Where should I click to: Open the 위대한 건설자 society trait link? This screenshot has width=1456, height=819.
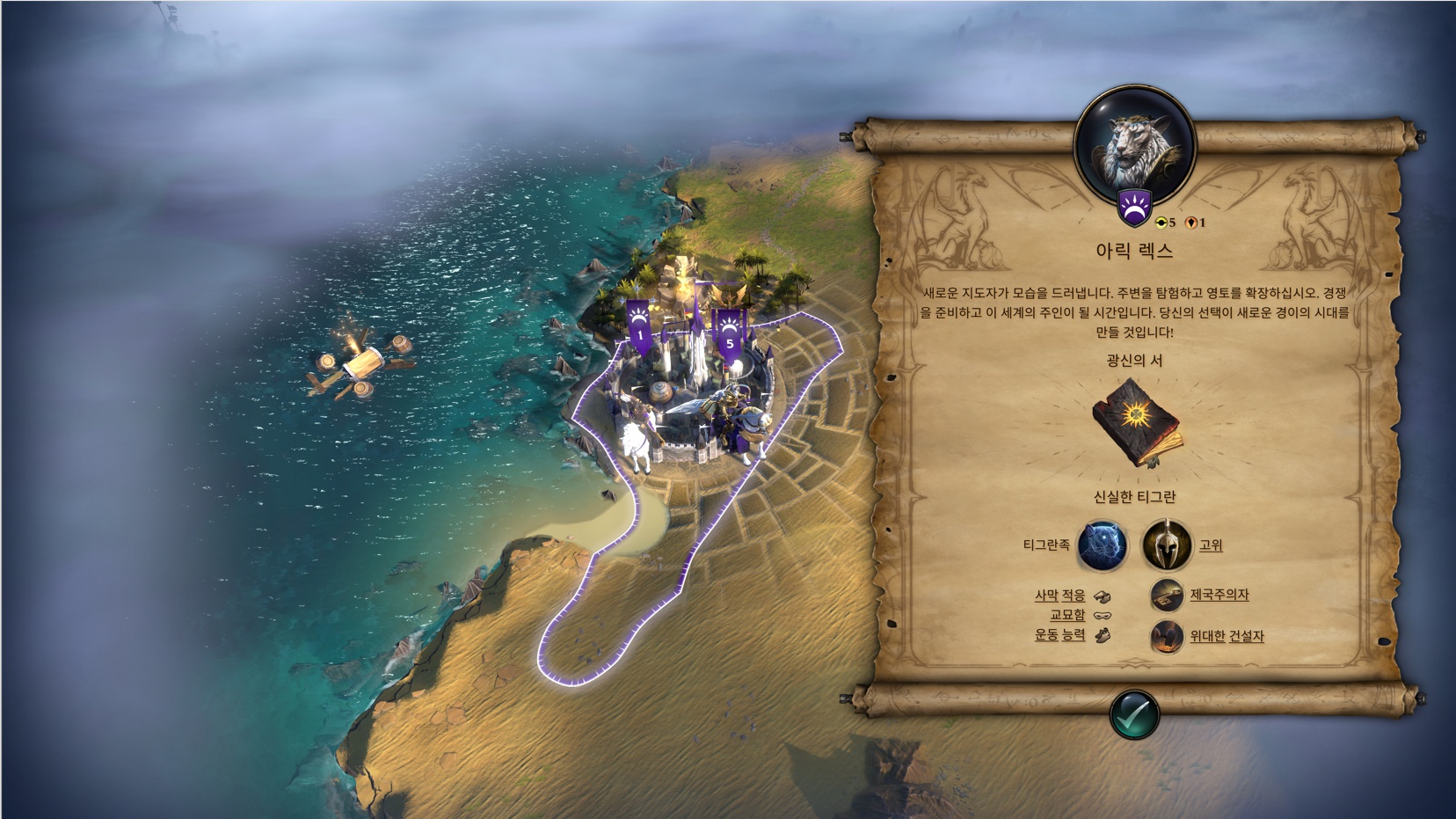click(1227, 636)
